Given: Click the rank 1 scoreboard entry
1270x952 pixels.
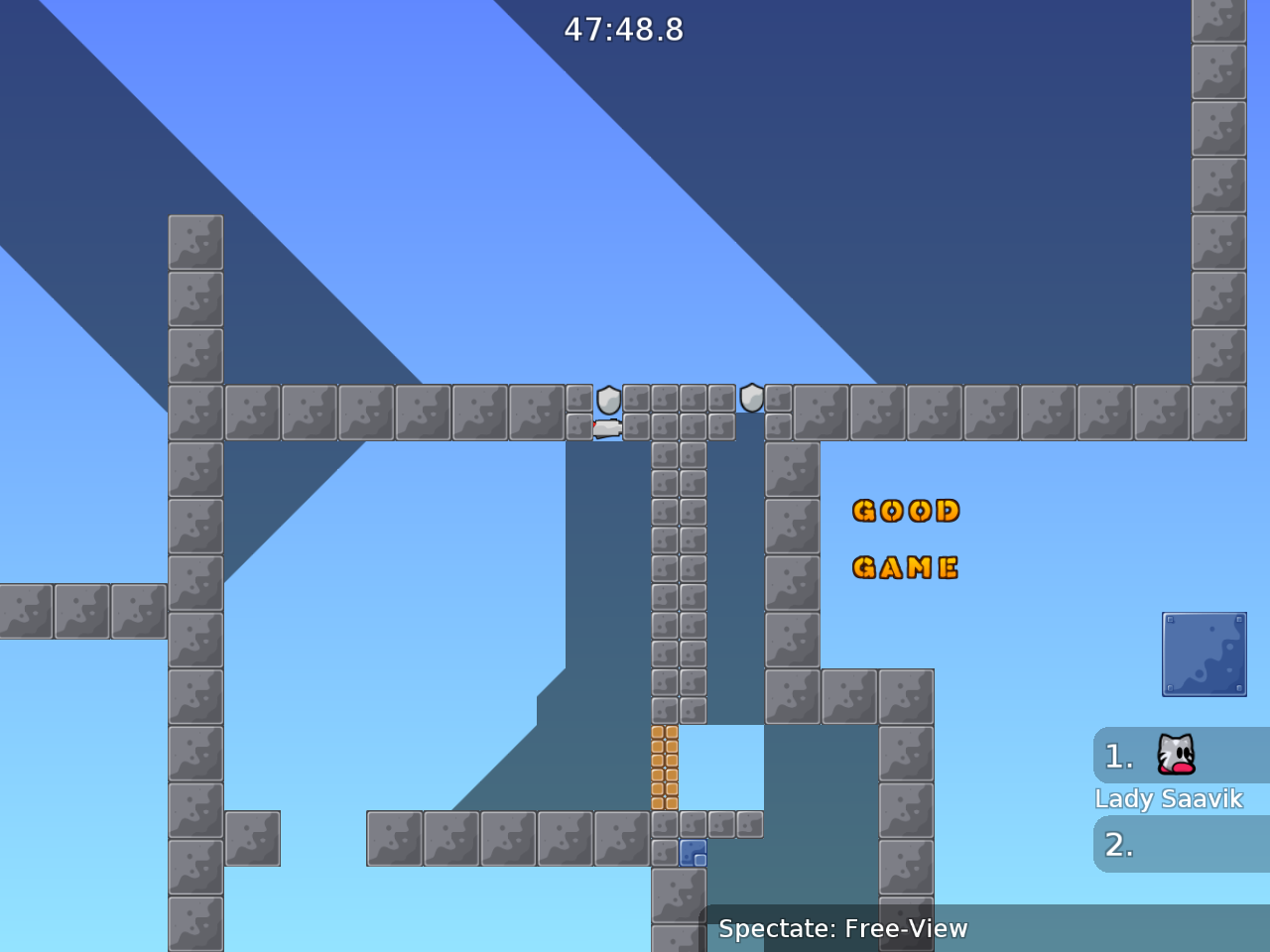Looking at the screenshot, I should pos(1141,756).
